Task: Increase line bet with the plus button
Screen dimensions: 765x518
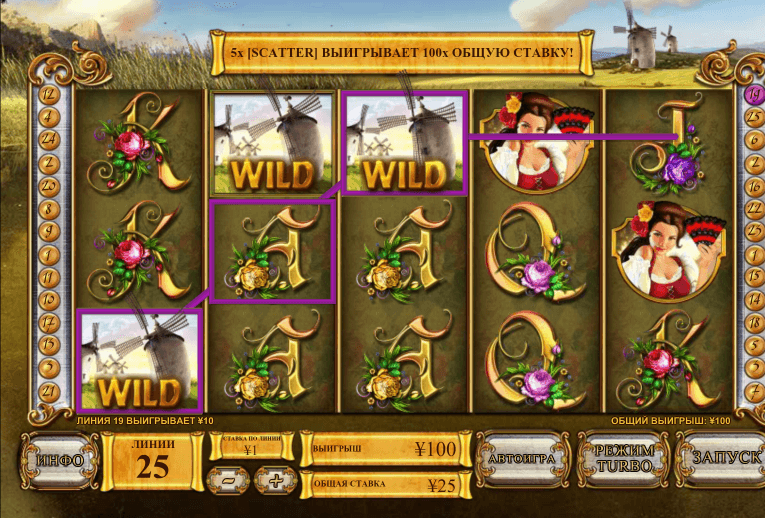Action: pos(274,480)
